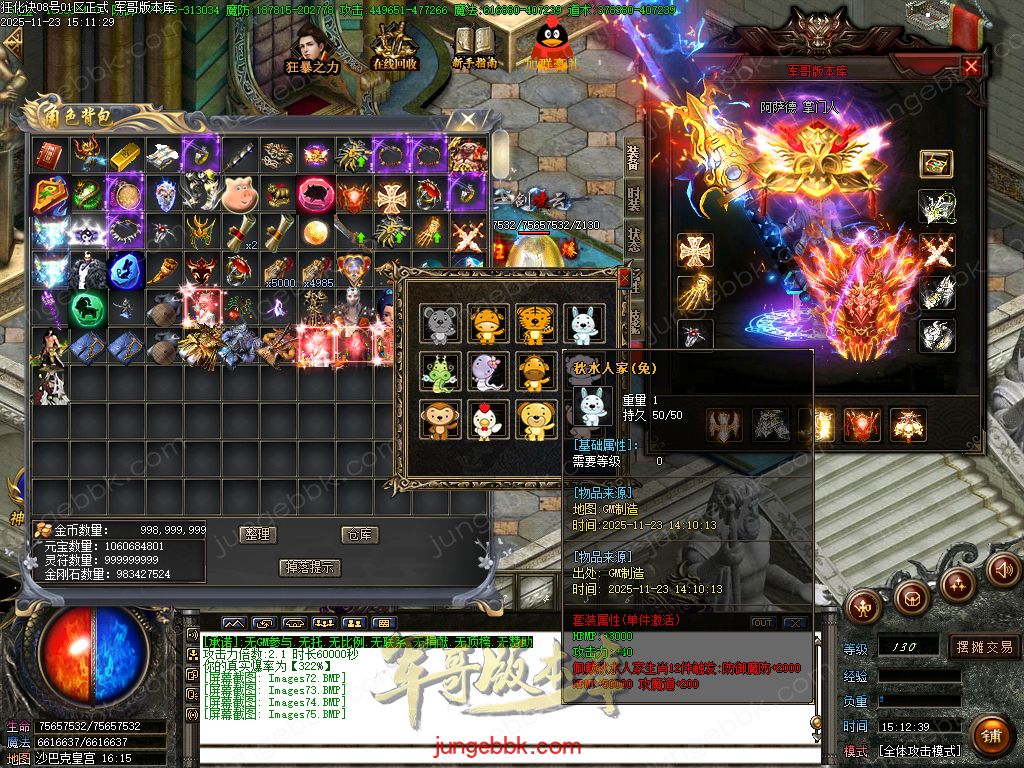The height and width of the screenshot is (768, 1024).
Task: Open the 新手指南 beginner guide
Action: click(x=476, y=48)
